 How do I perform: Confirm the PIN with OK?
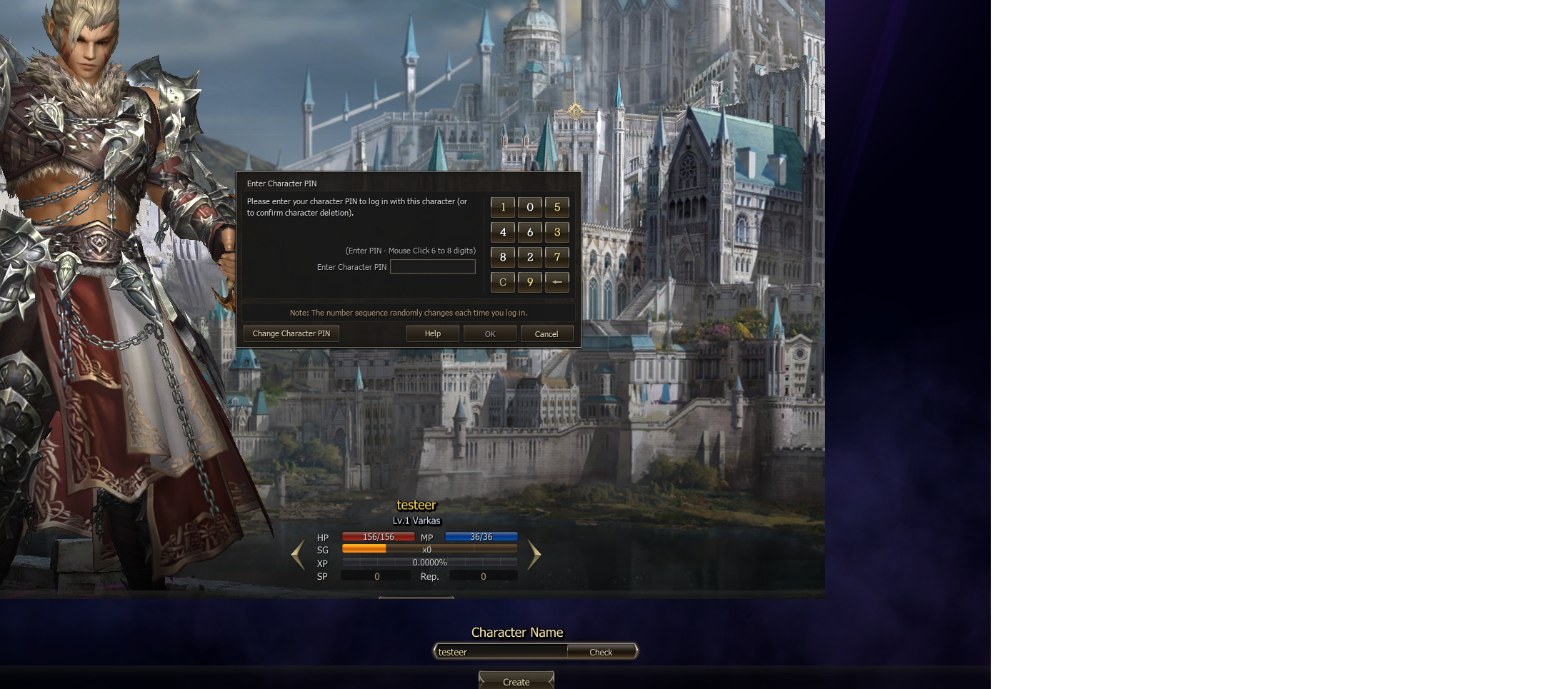point(490,334)
